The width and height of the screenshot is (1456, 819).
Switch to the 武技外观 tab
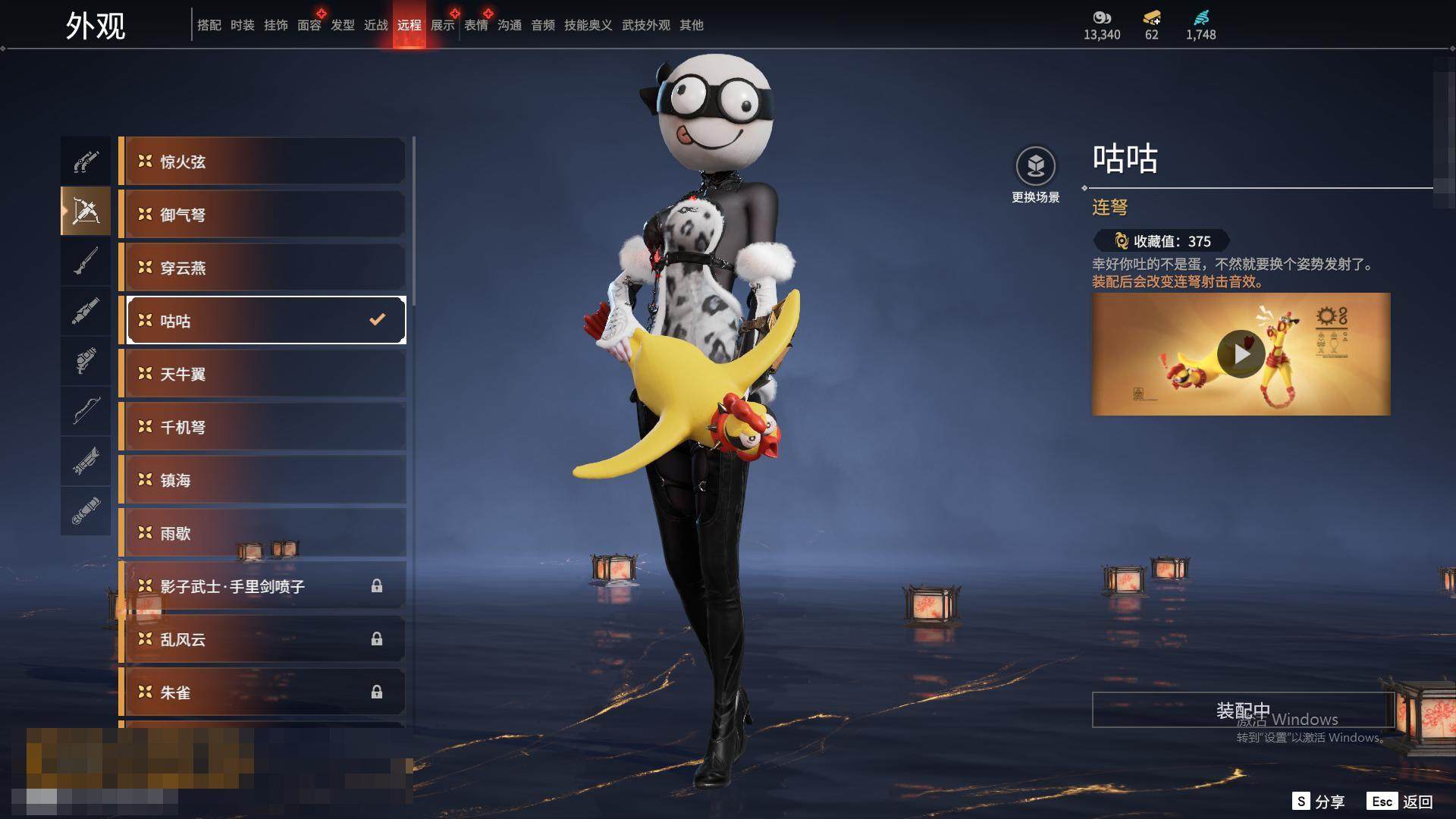(x=645, y=25)
